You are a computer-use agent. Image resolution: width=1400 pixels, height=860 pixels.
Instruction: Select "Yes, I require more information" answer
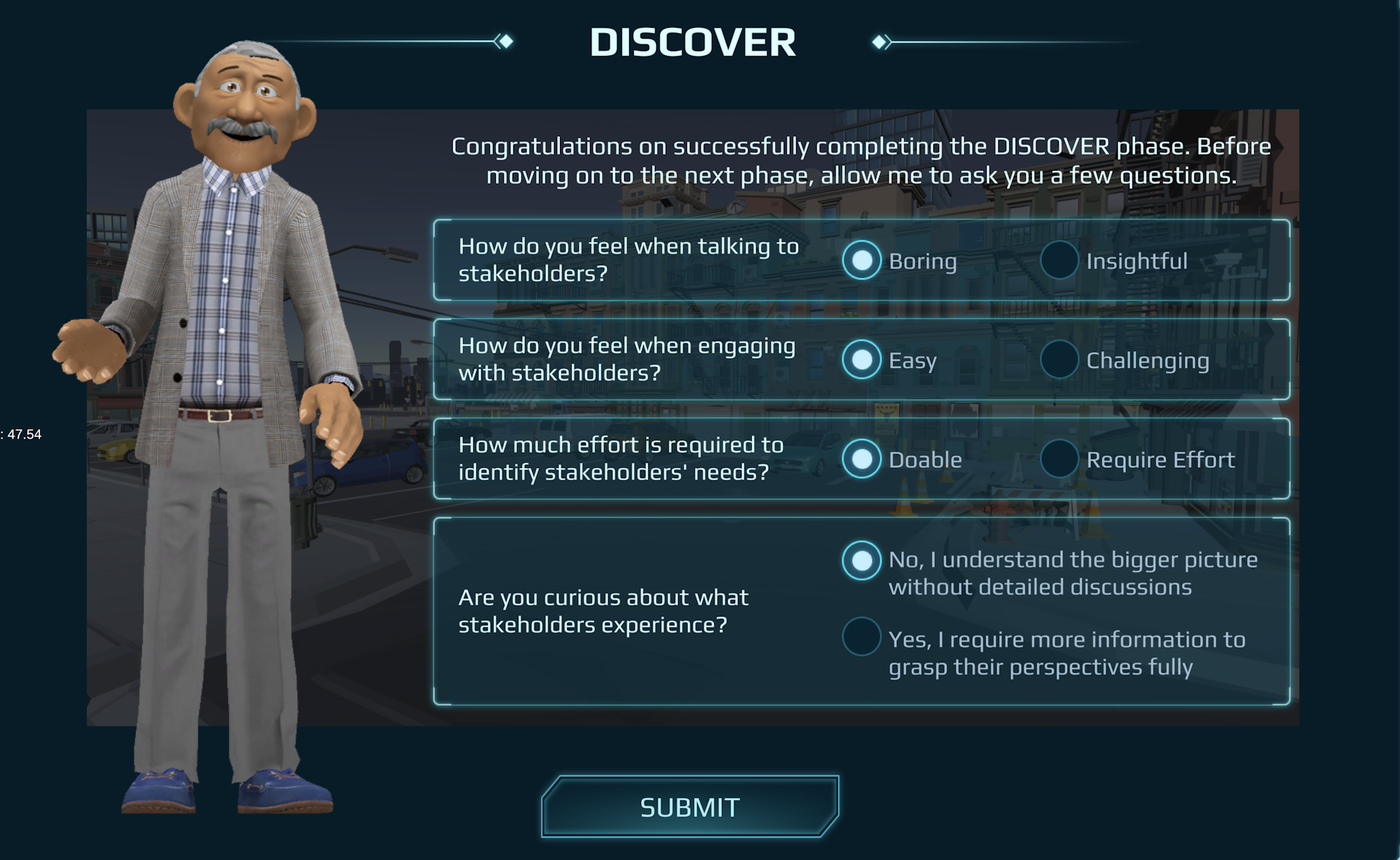862,637
